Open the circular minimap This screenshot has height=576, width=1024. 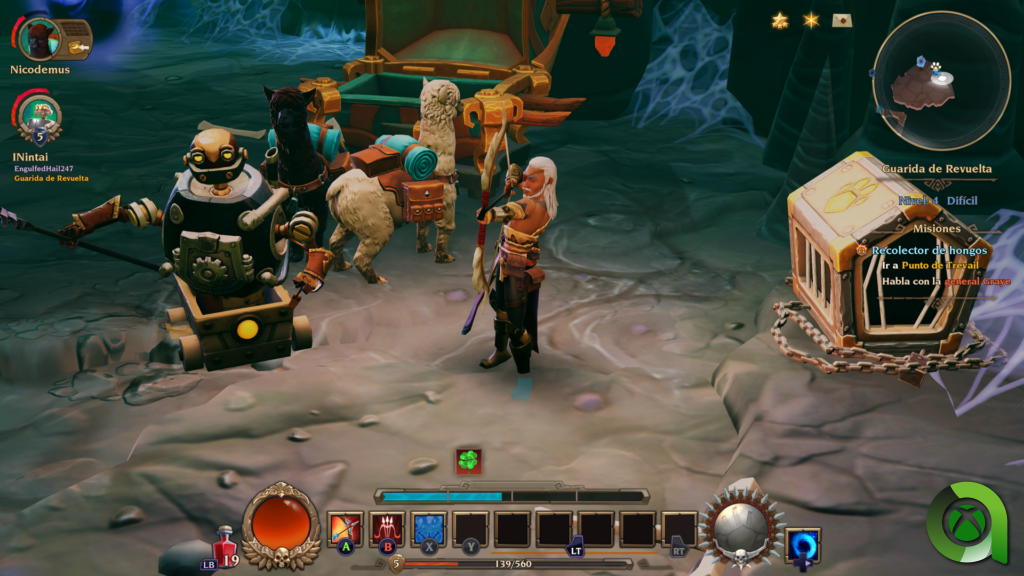click(x=939, y=80)
